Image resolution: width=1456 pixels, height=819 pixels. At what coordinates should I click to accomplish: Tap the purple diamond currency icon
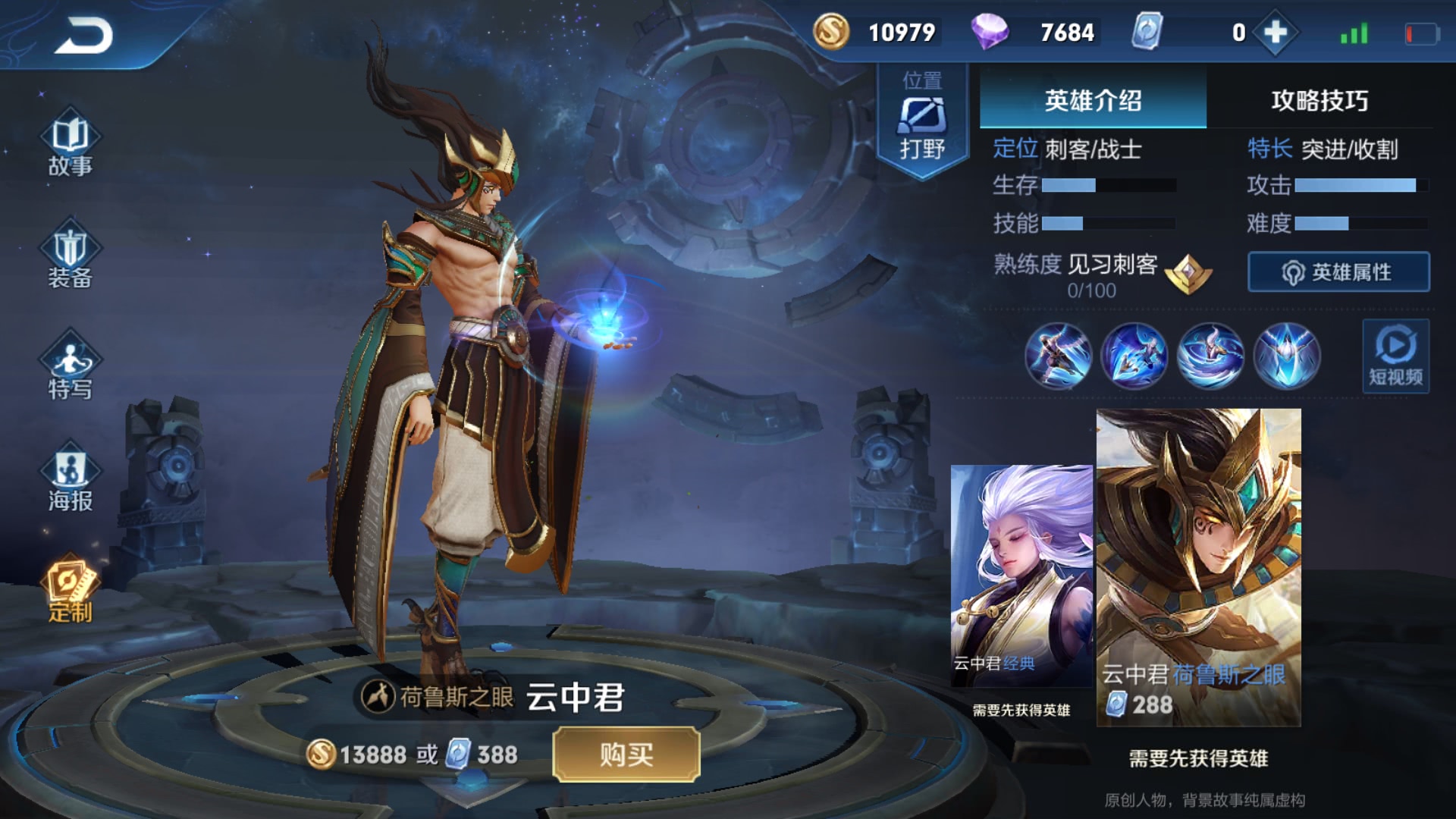[x=990, y=33]
